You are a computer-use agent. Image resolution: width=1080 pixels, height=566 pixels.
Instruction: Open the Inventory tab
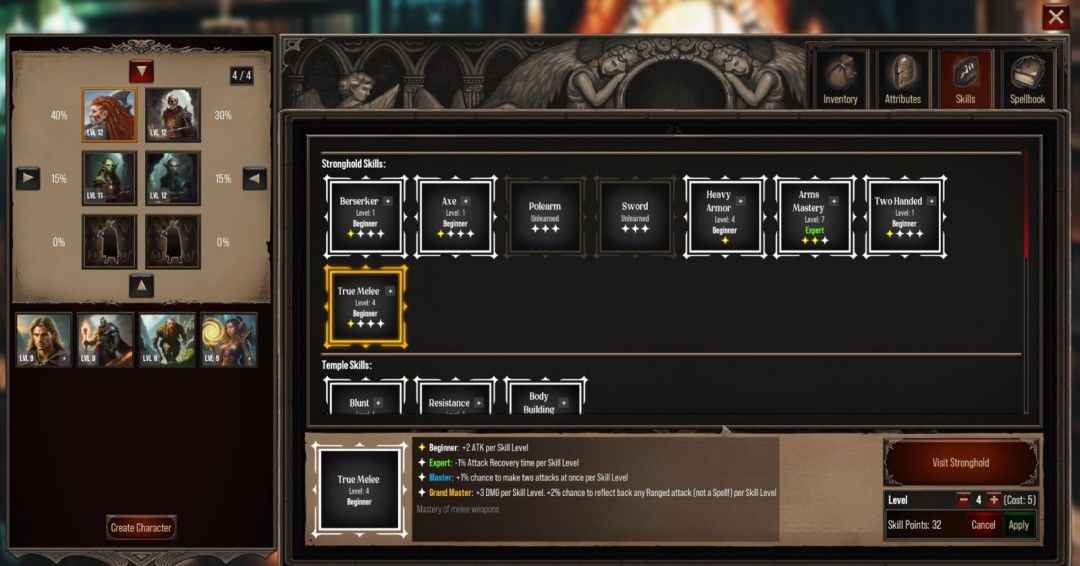(x=840, y=79)
